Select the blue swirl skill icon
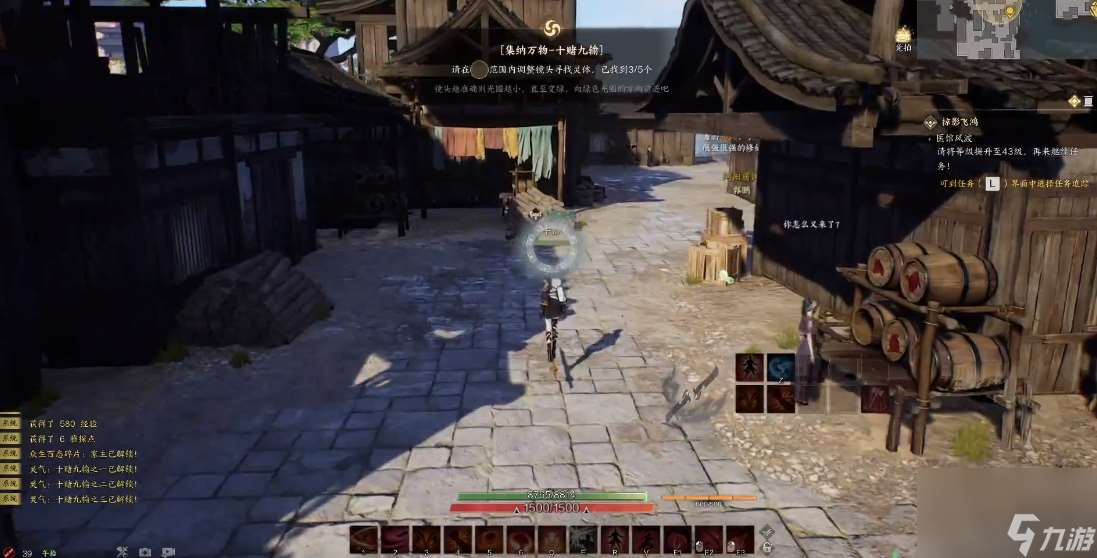Screen dimensions: 1097x558 780,368
